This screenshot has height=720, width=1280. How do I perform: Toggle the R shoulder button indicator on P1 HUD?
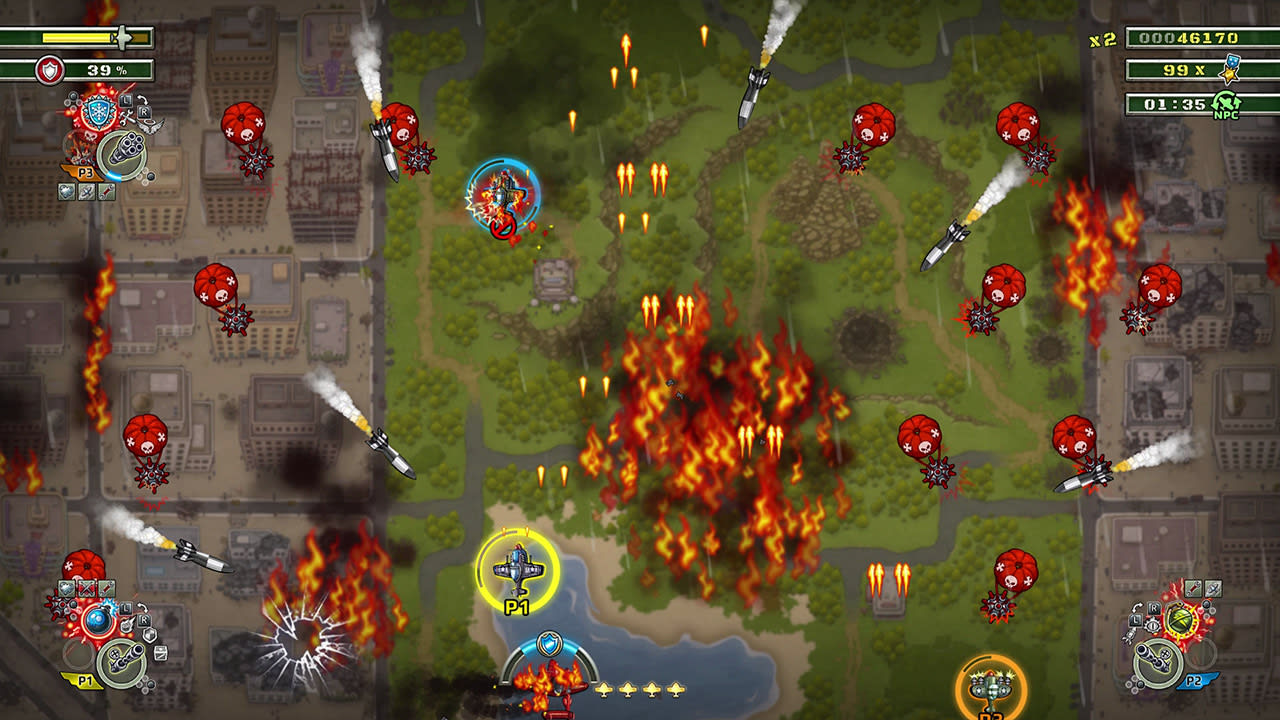(144, 619)
